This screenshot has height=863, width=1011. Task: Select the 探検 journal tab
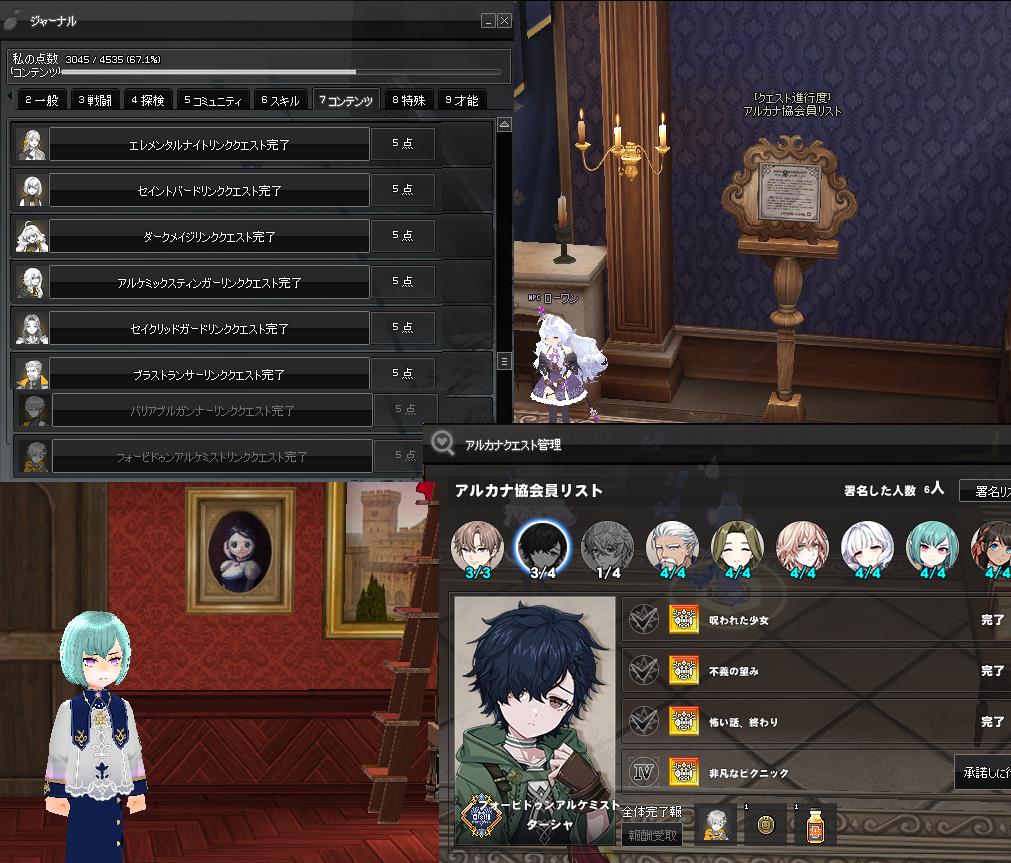click(x=147, y=100)
